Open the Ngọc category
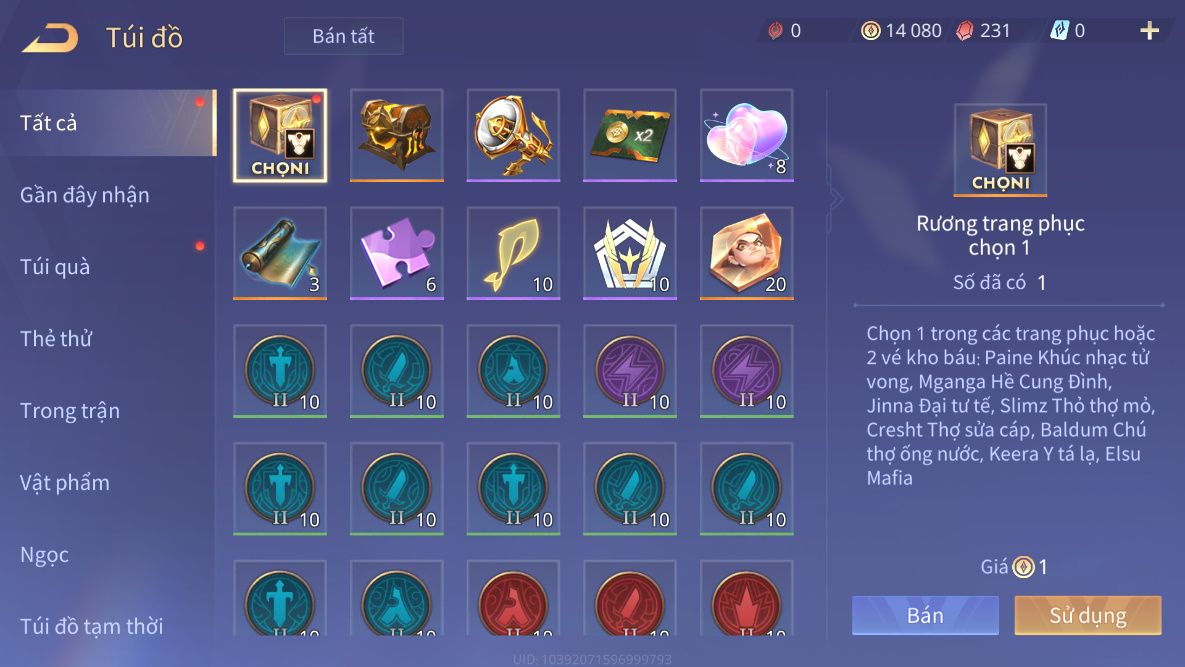 click(45, 555)
